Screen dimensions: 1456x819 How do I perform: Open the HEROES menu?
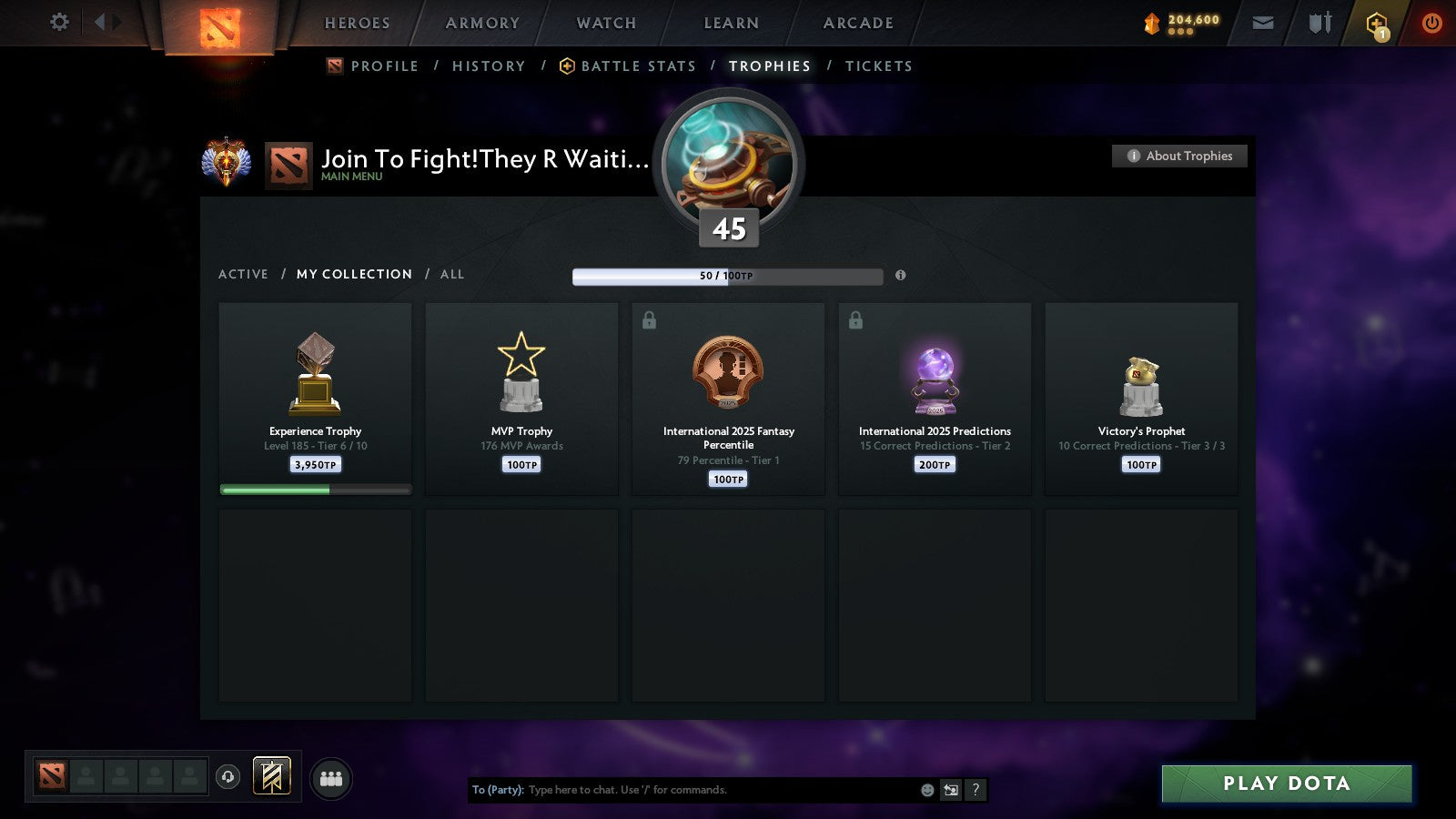356,23
